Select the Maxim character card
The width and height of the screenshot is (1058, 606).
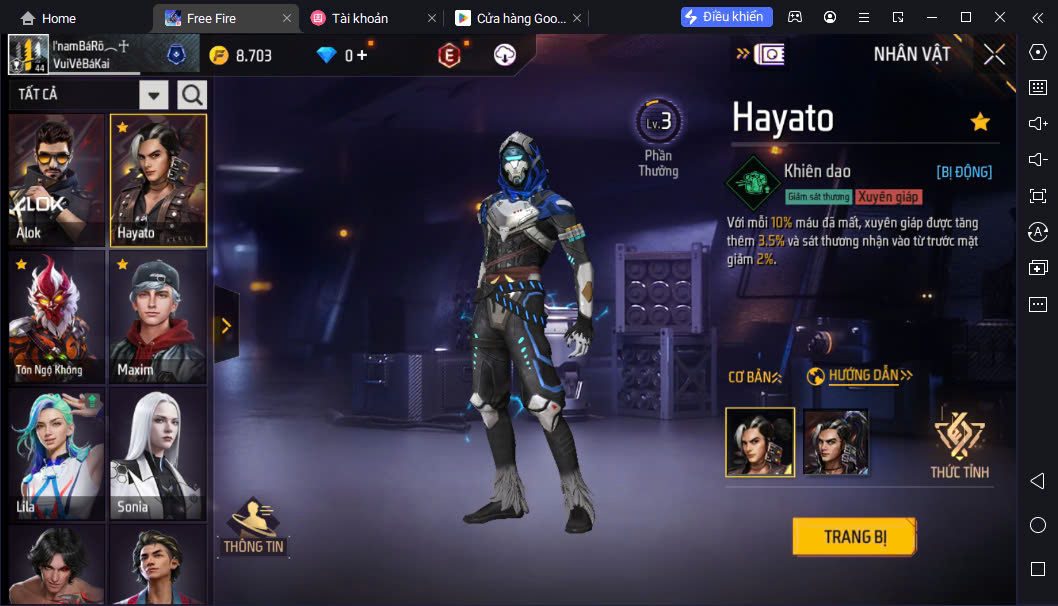[x=158, y=316]
